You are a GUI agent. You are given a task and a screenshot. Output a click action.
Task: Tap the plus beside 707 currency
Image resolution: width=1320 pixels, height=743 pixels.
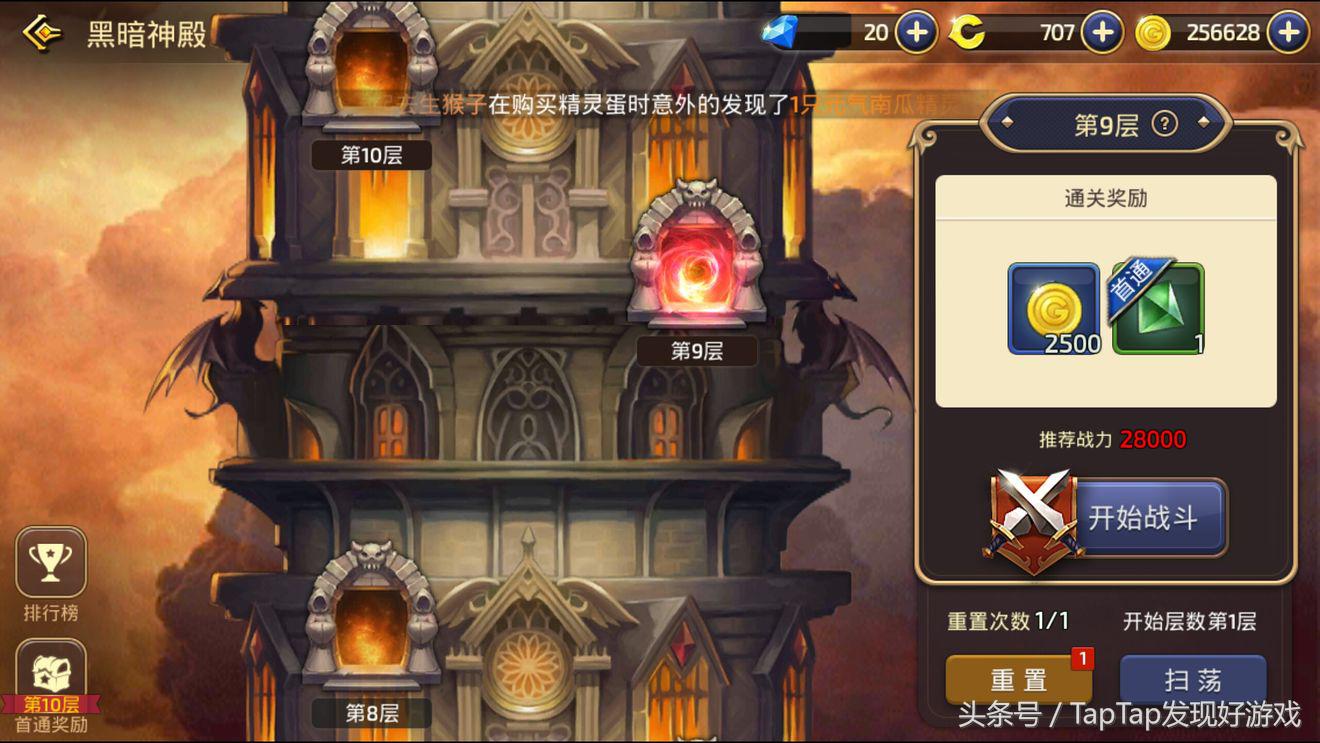tap(1101, 32)
